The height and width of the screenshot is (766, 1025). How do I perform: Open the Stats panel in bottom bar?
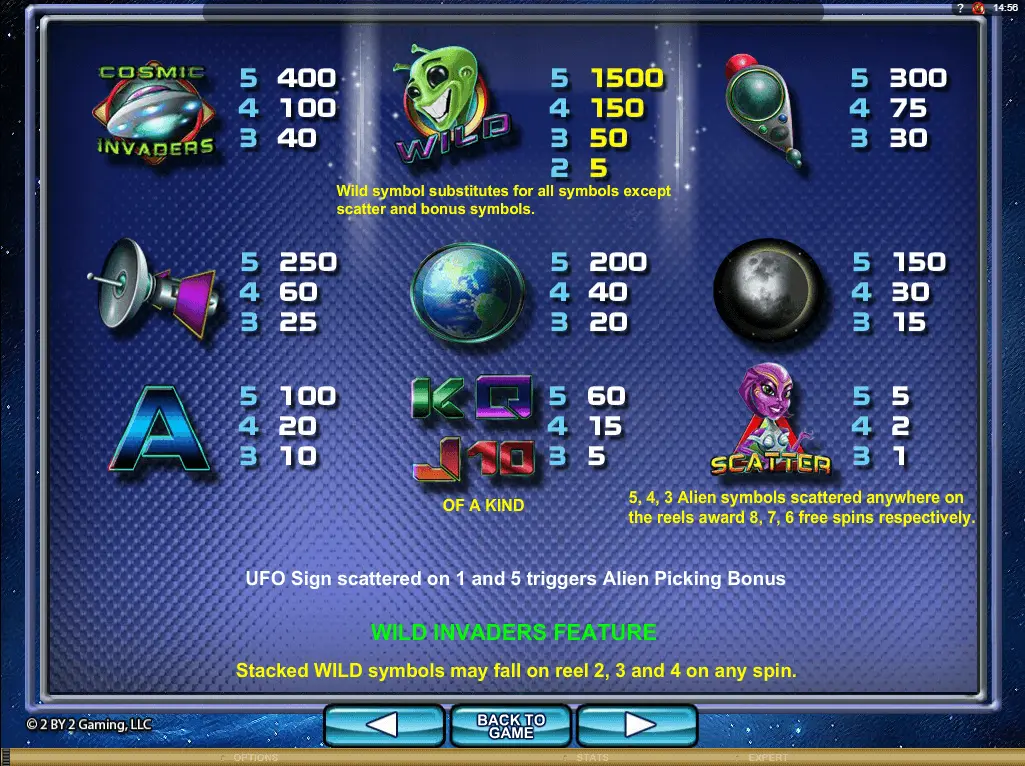[x=593, y=758]
